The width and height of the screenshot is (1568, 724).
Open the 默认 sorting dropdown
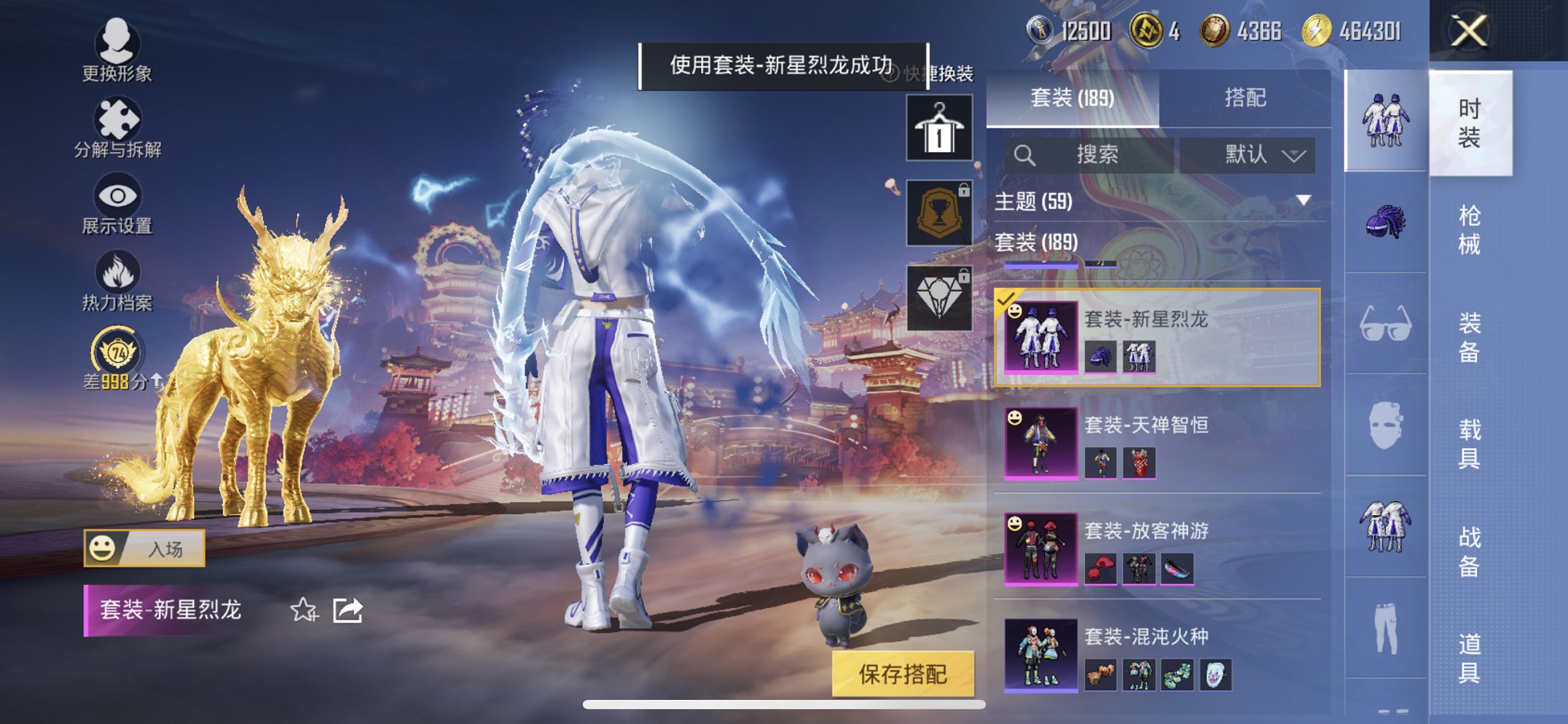(x=1255, y=155)
